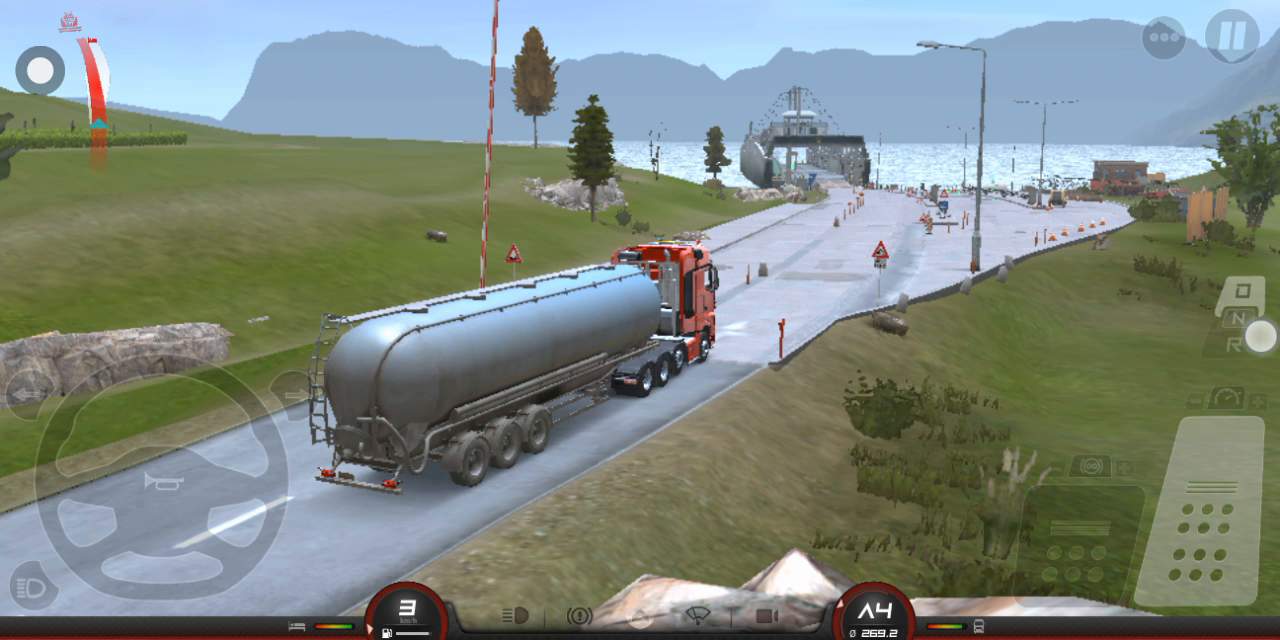This screenshot has height=640, width=1280.
Task: Decrease cruise control speed with minus
Action: (x=1196, y=400)
